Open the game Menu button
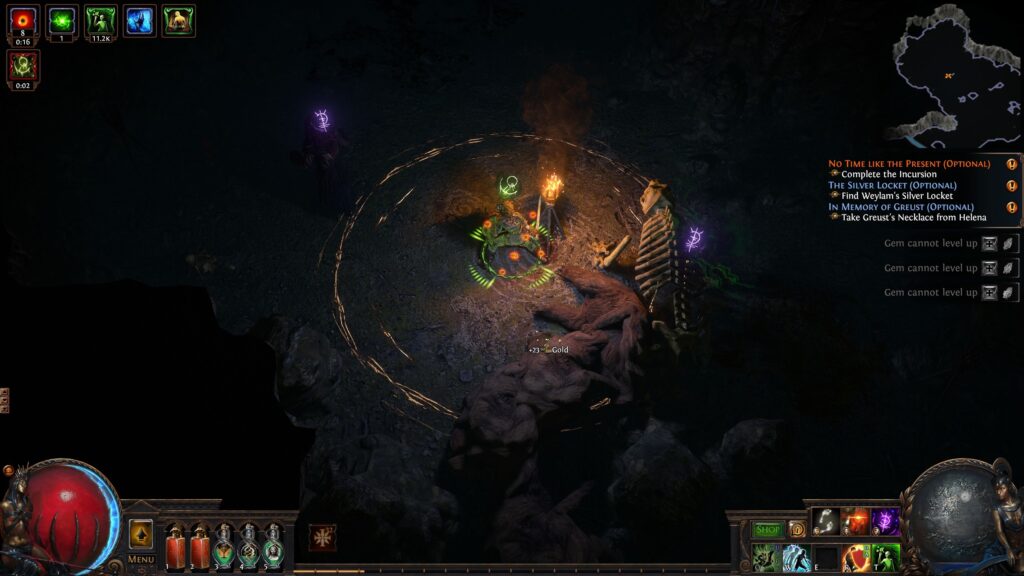This screenshot has width=1024, height=576. [141, 559]
